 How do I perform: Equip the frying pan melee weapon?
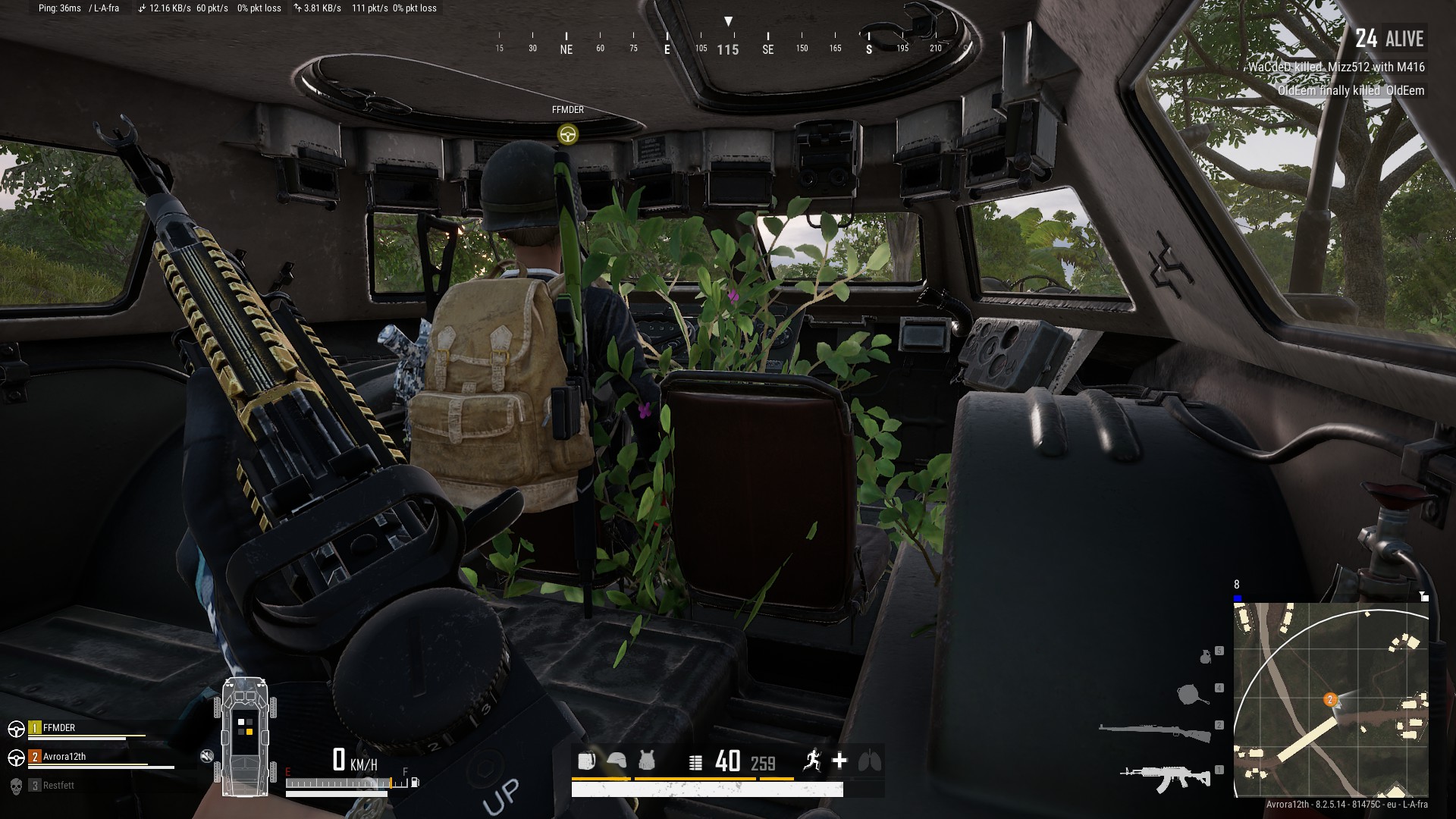click(1194, 693)
